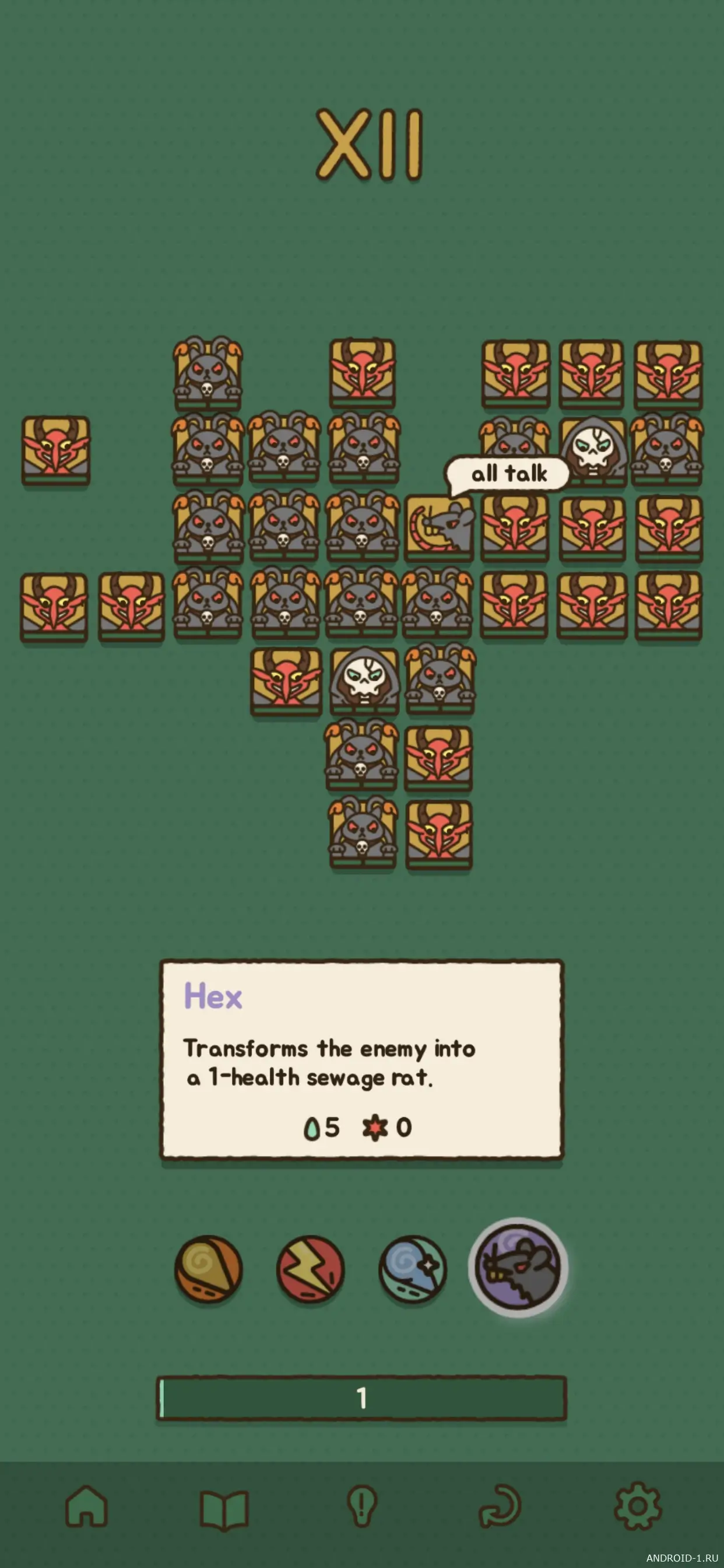Screen dimensions: 724x1568
Task: Choose the blue sparkle swirl spell orb
Action: tap(413, 1269)
